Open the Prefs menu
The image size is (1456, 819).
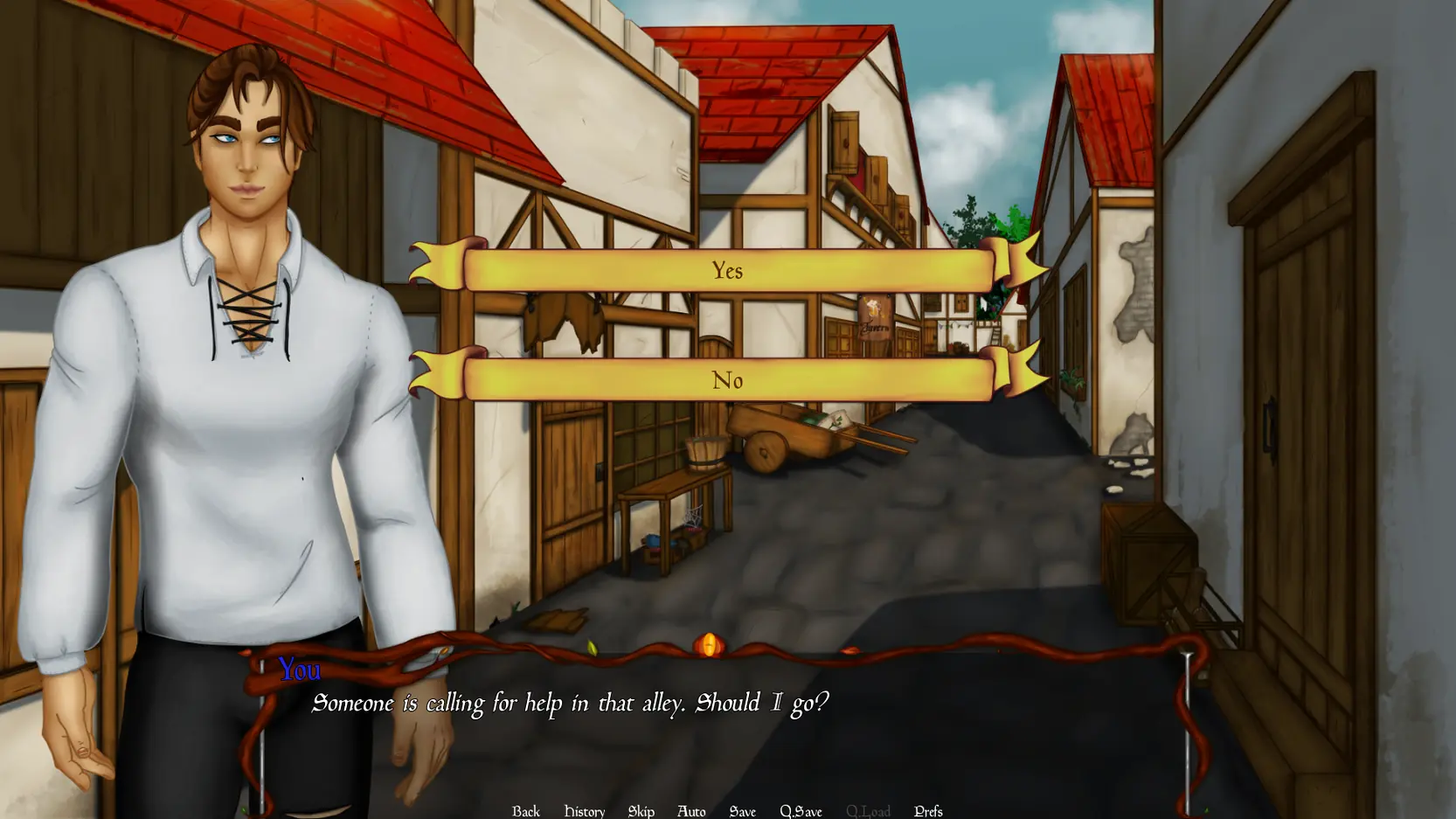click(x=928, y=810)
